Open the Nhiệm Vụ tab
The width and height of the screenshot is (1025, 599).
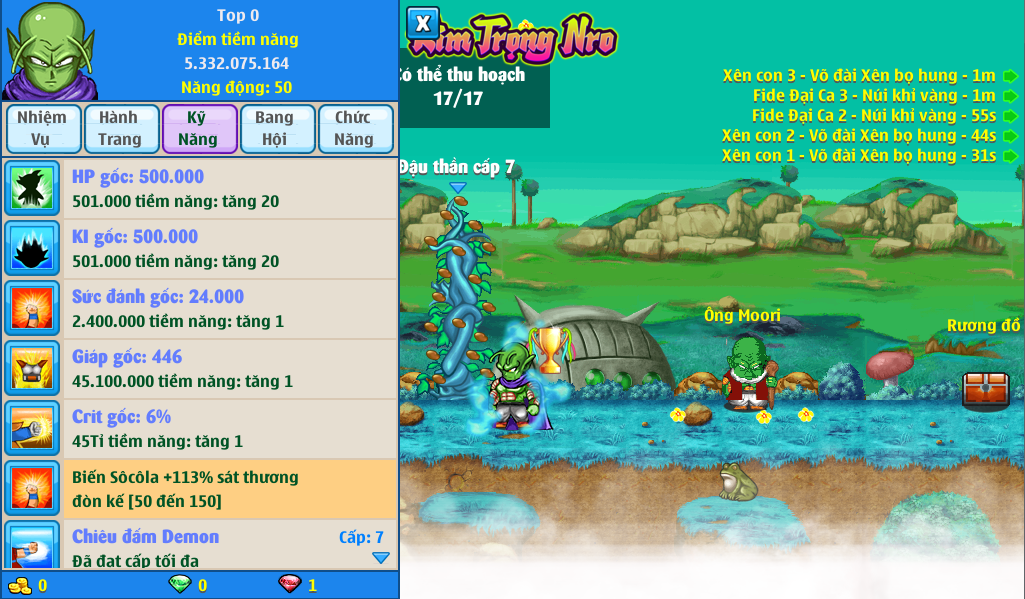[x=42, y=129]
